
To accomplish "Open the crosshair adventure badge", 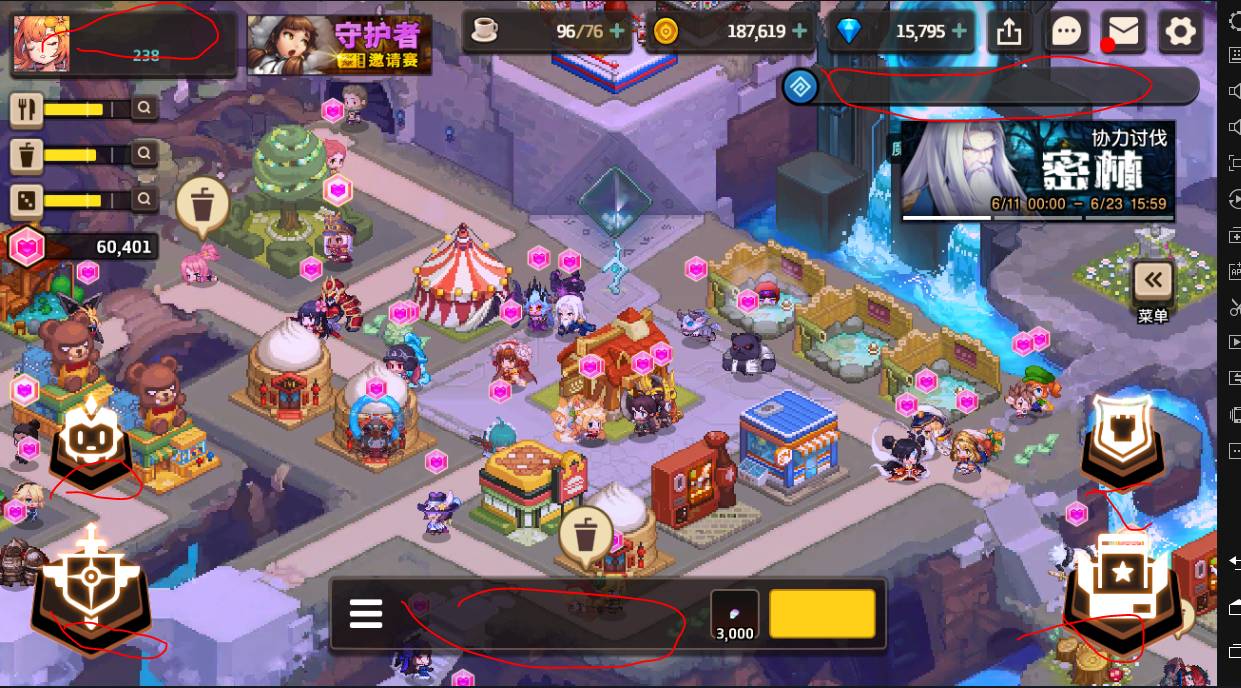I will (91, 583).
